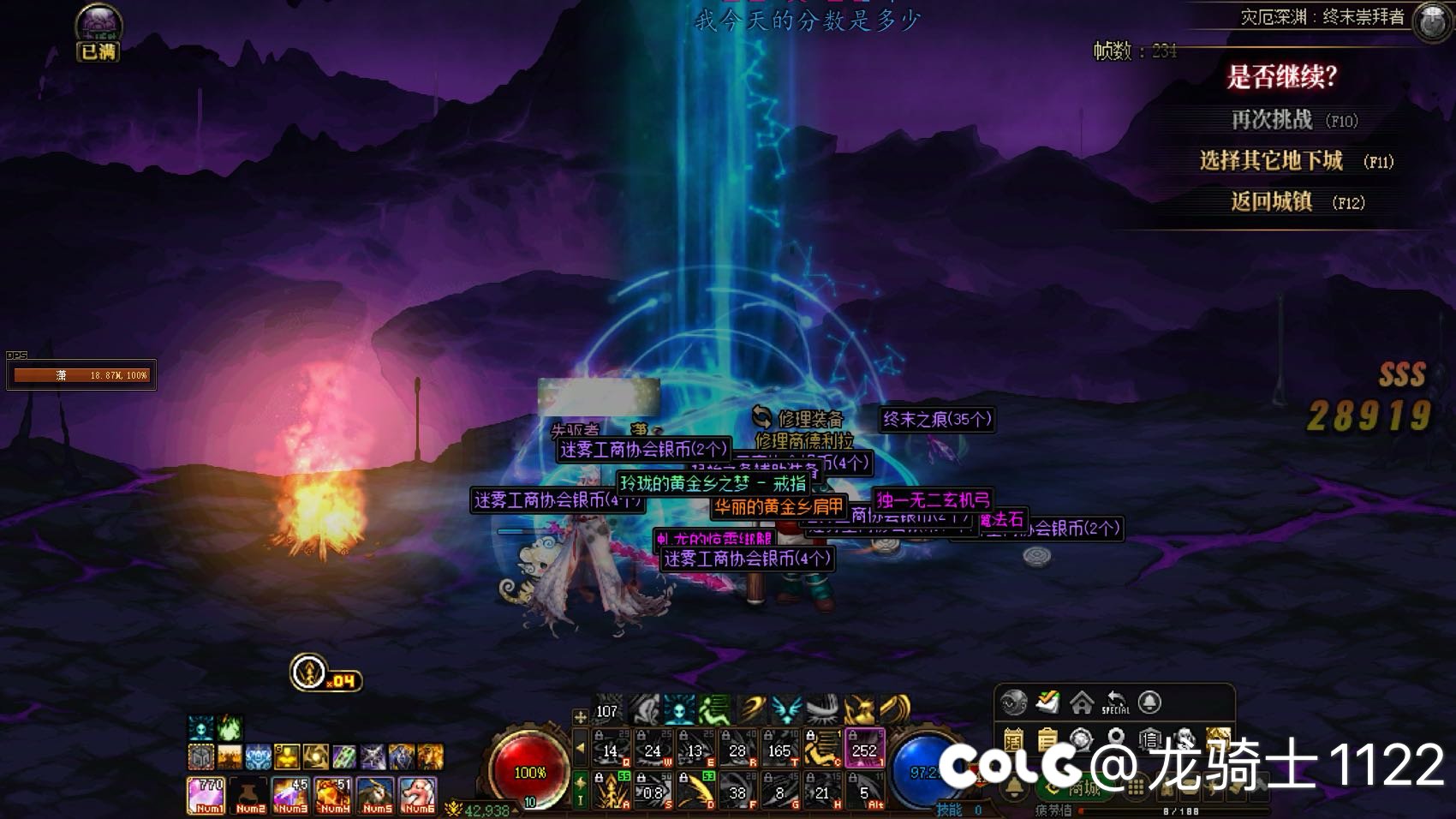Open the 已满 icon at top left
The height and width of the screenshot is (819, 1456).
(98, 33)
